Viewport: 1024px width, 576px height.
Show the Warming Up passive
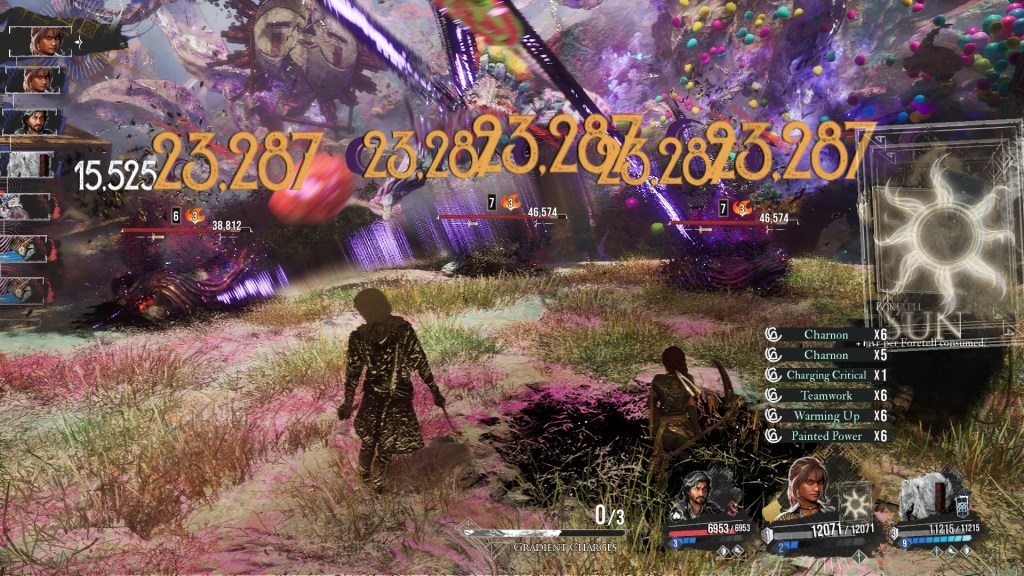[x=827, y=416]
